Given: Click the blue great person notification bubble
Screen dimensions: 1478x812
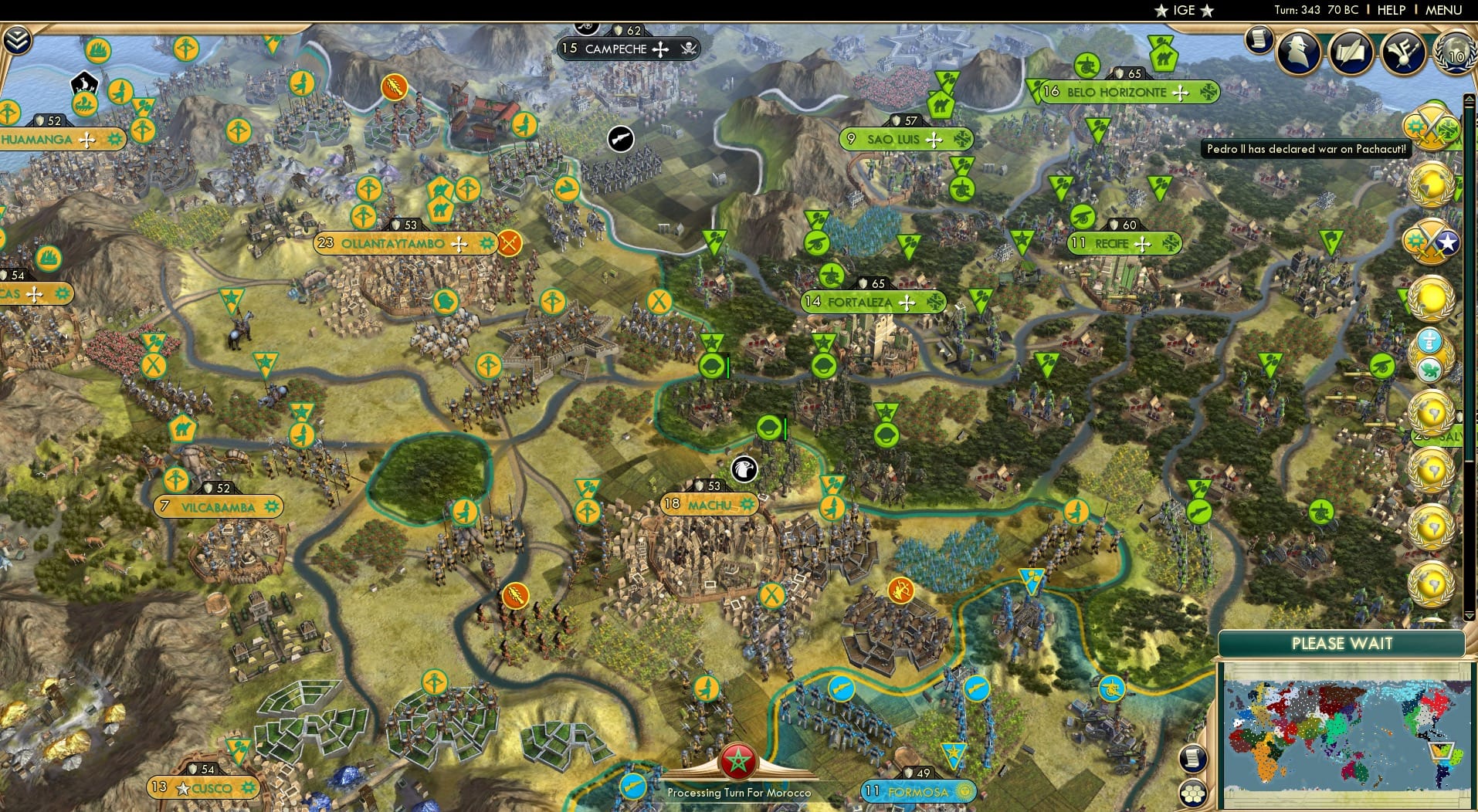Looking at the screenshot, I should coord(1430,340).
